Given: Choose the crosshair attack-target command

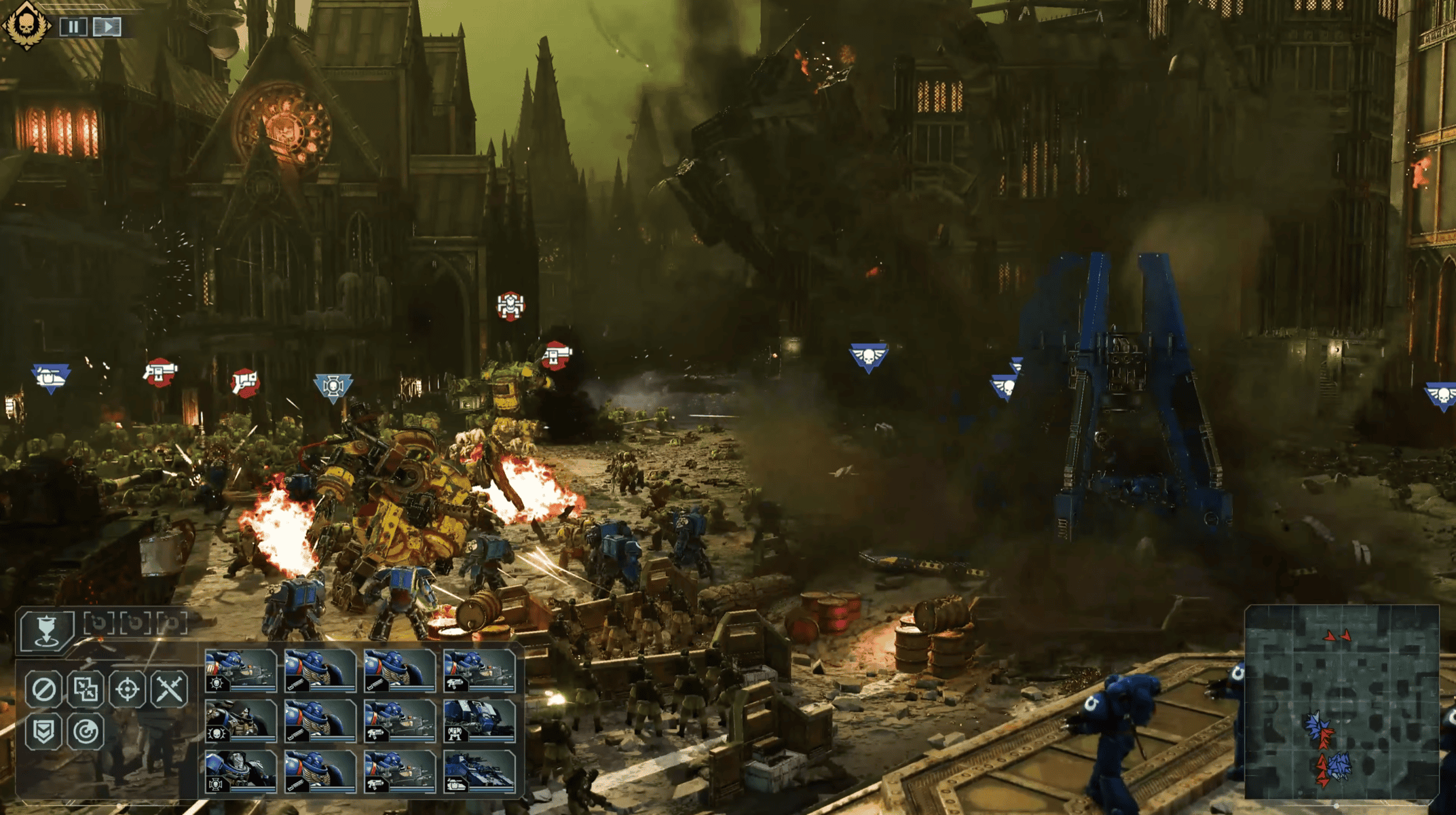Looking at the screenshot, I should [x=128, y=689].
